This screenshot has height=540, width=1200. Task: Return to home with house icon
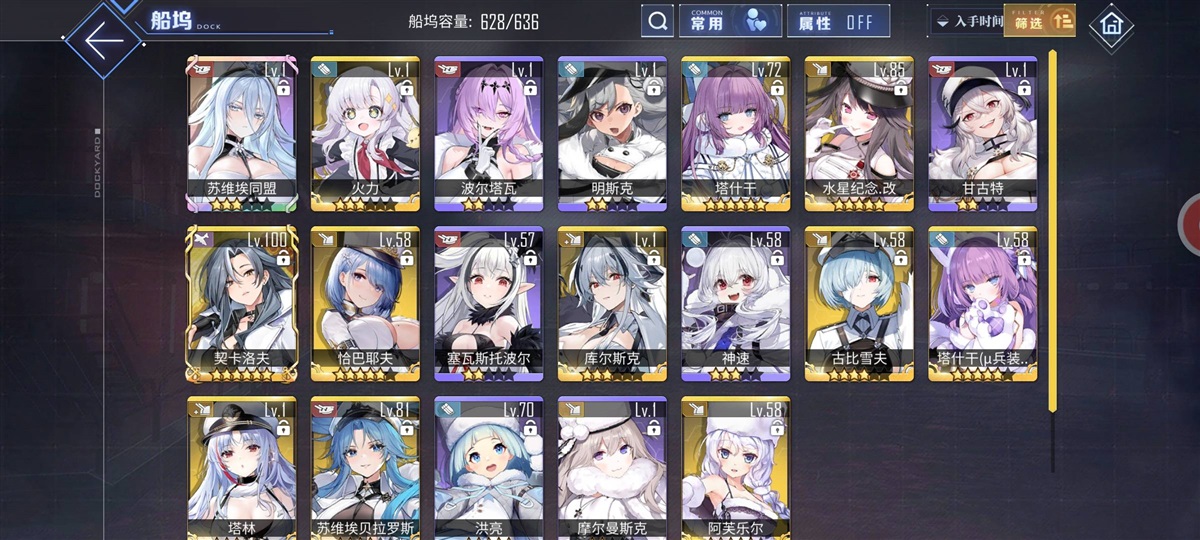coord(1110,24)
